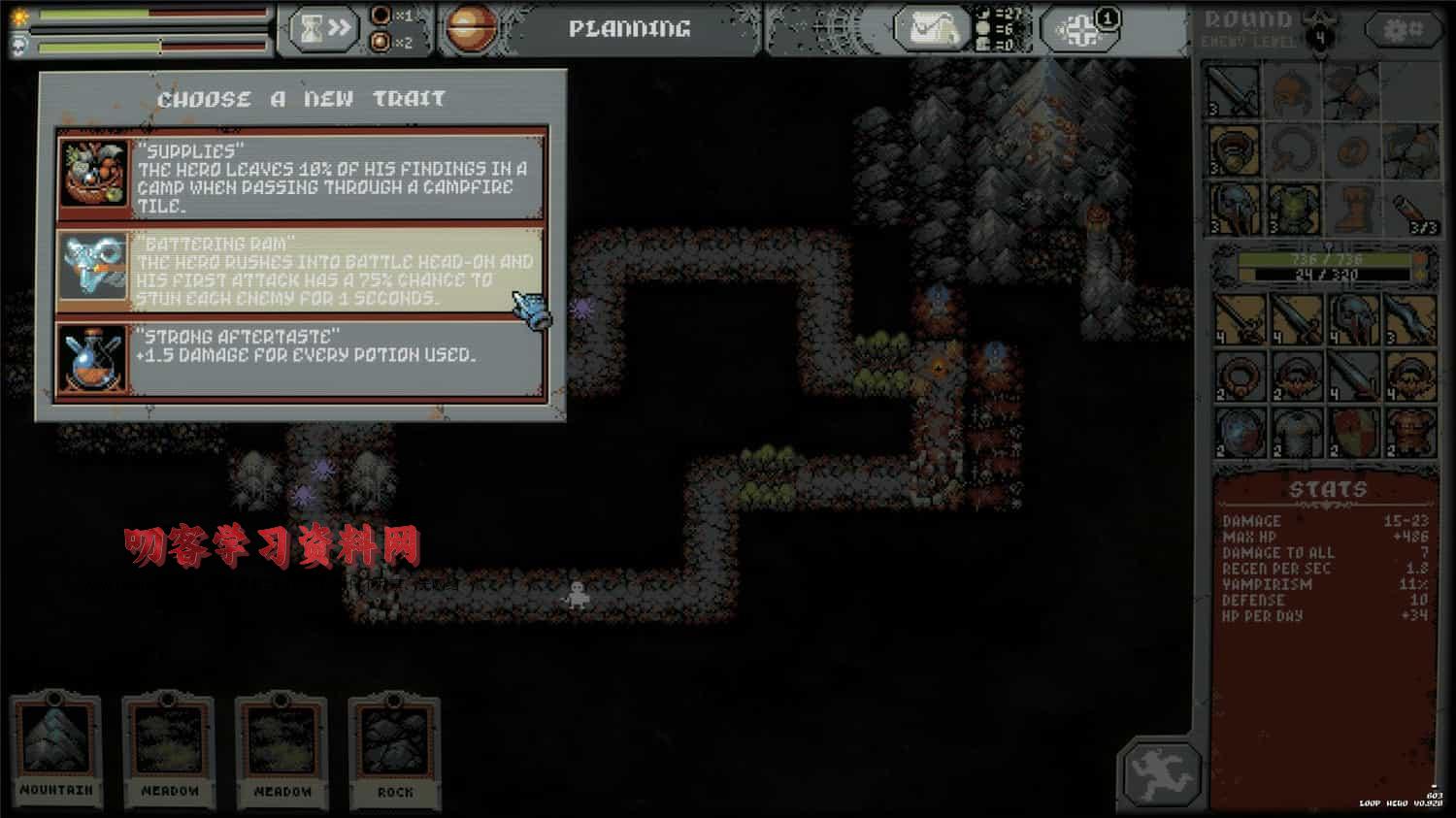Select the Mountain card
The height and width of the screenshot is (818, 1456).
click(x=56, y=749)
